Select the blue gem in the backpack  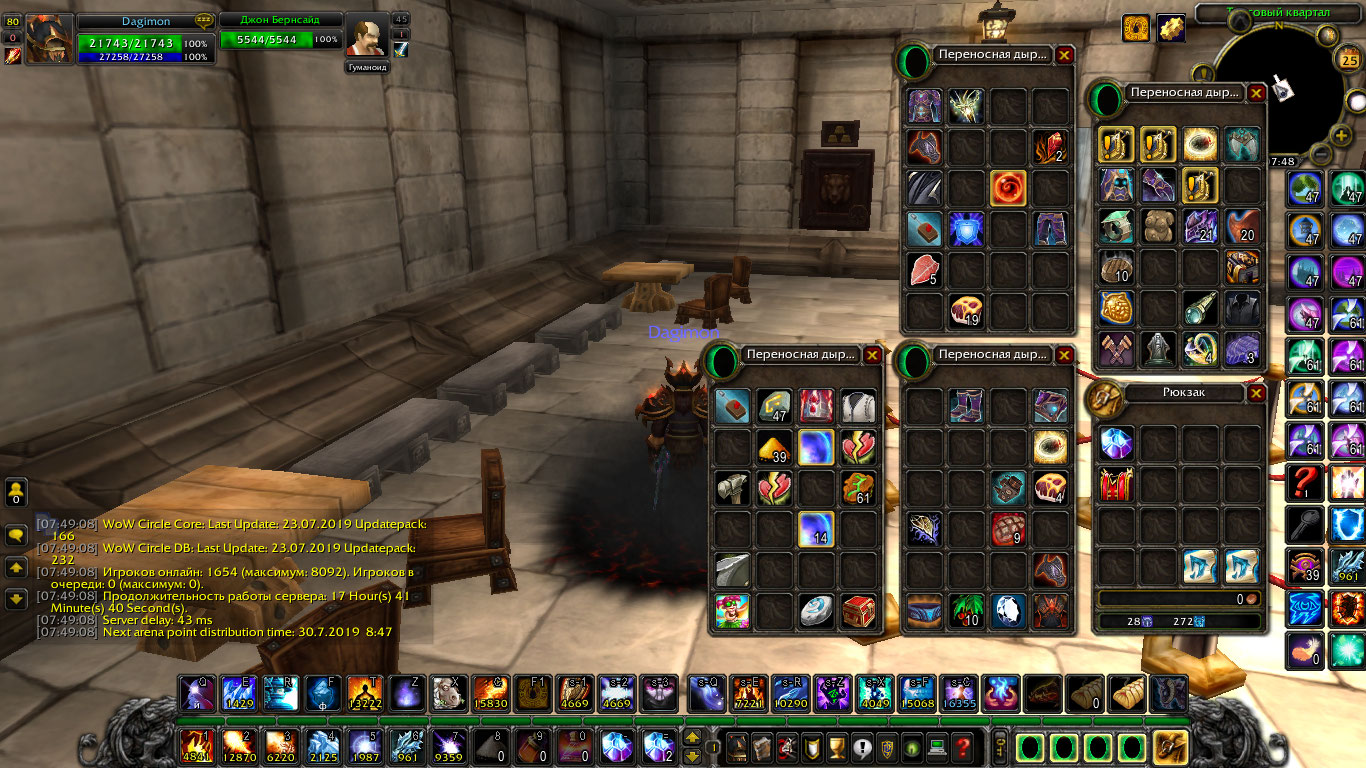pyautogui.click(x=1115, y=443)
